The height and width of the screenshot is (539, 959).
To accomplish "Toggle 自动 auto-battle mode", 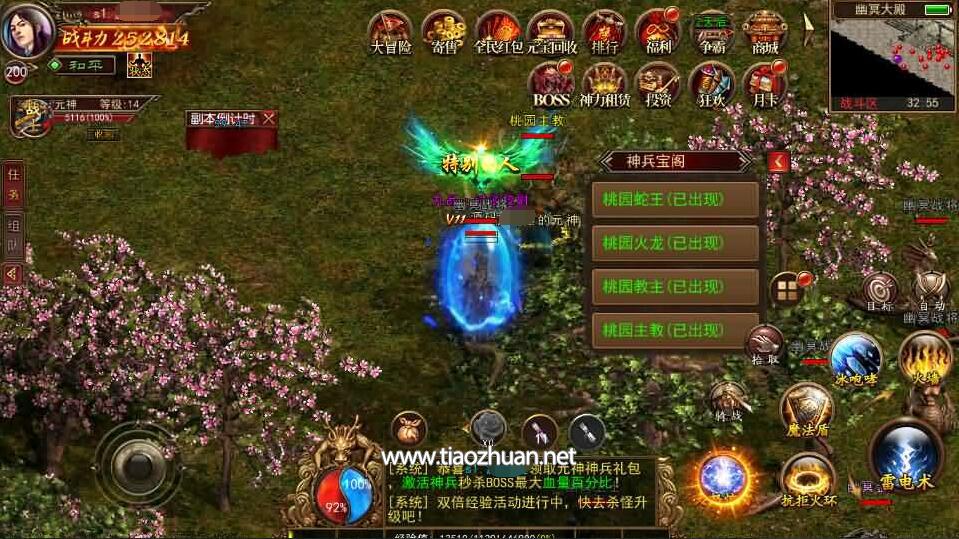I will click(930, 289).
